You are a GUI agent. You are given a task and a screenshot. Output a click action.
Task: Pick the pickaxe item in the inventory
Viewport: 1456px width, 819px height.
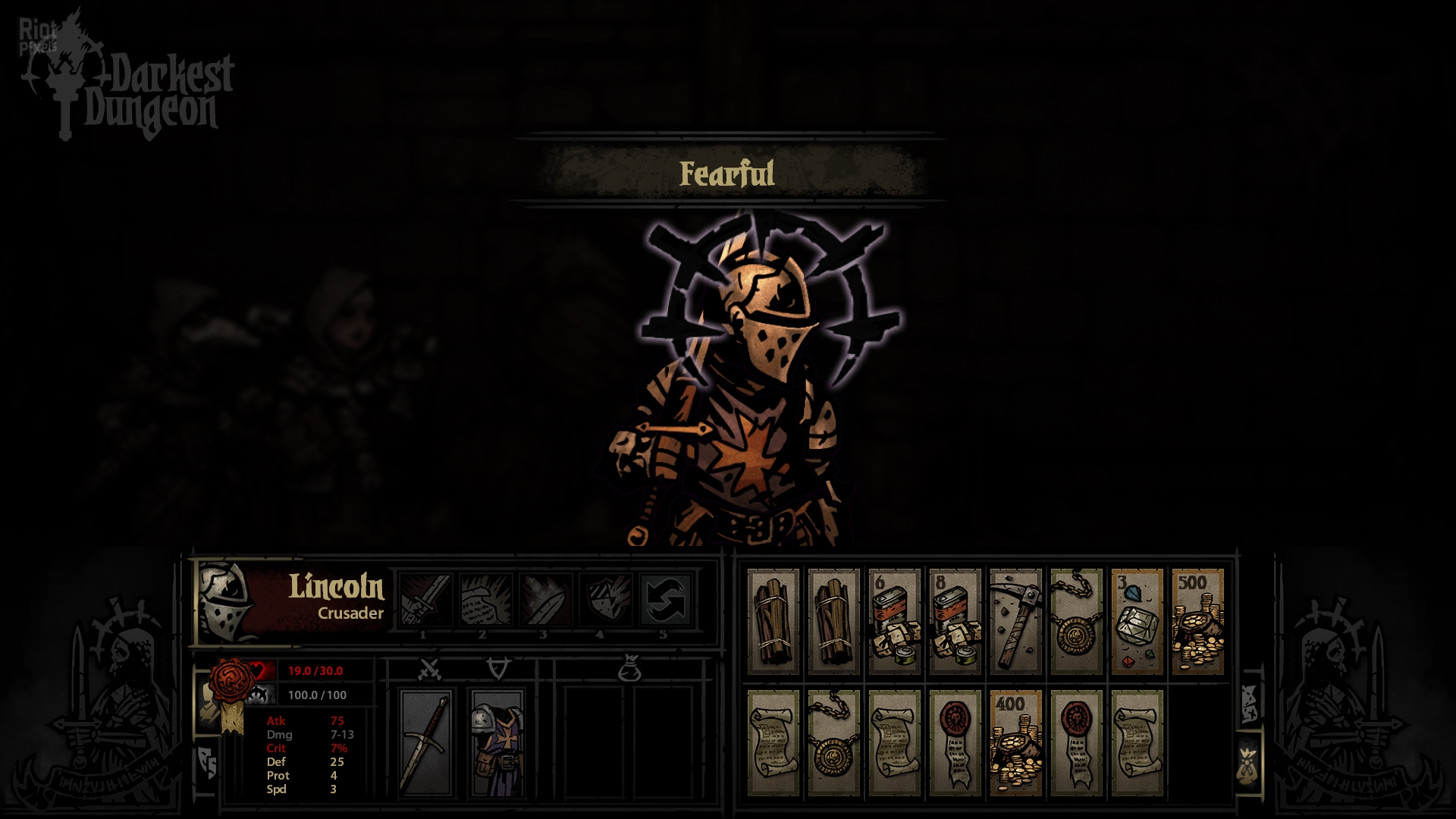1016,622
